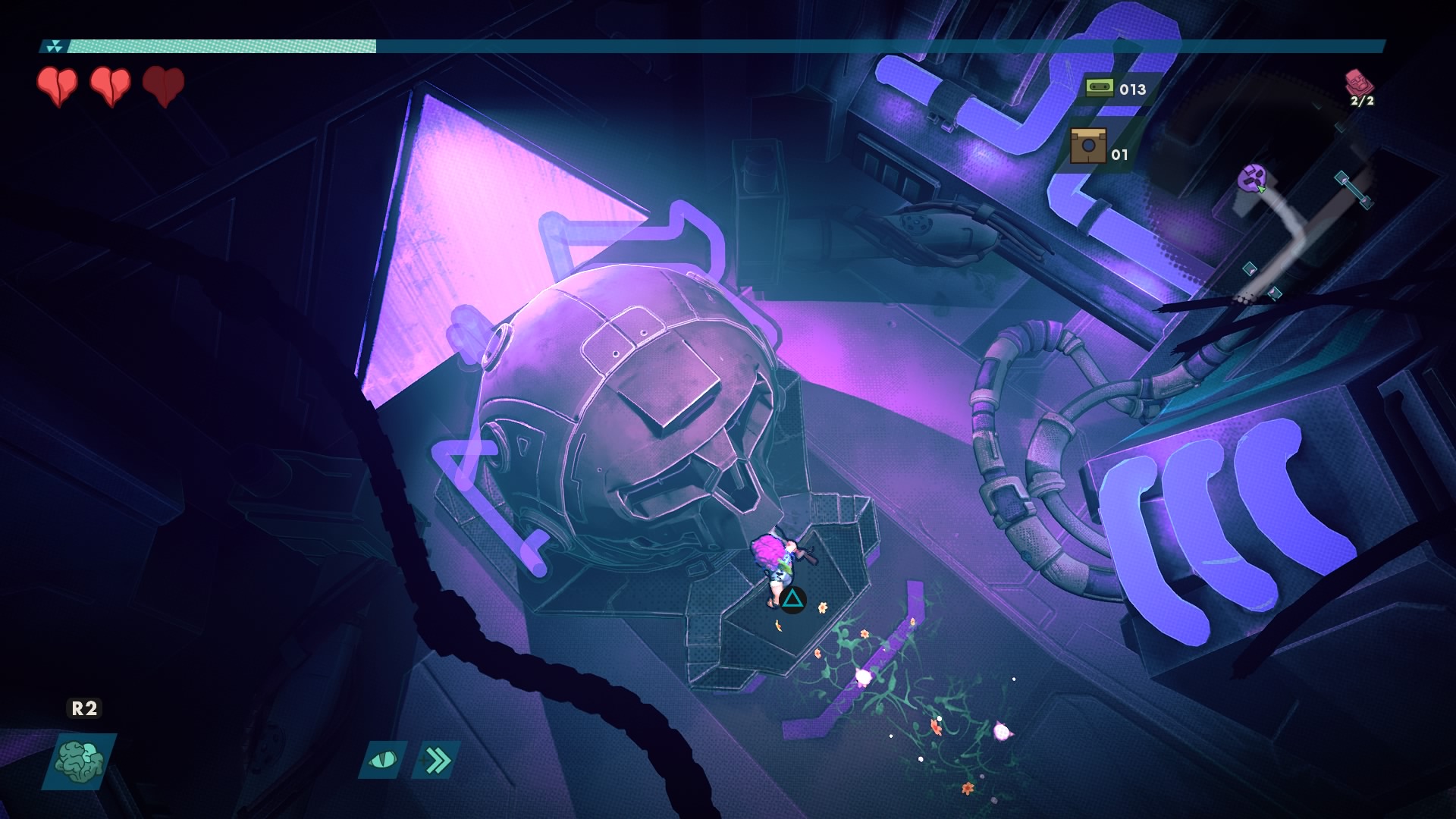Use the double-arrow dash ability
Viewport: 1456px width, 819px height.
tap(436, 759)
